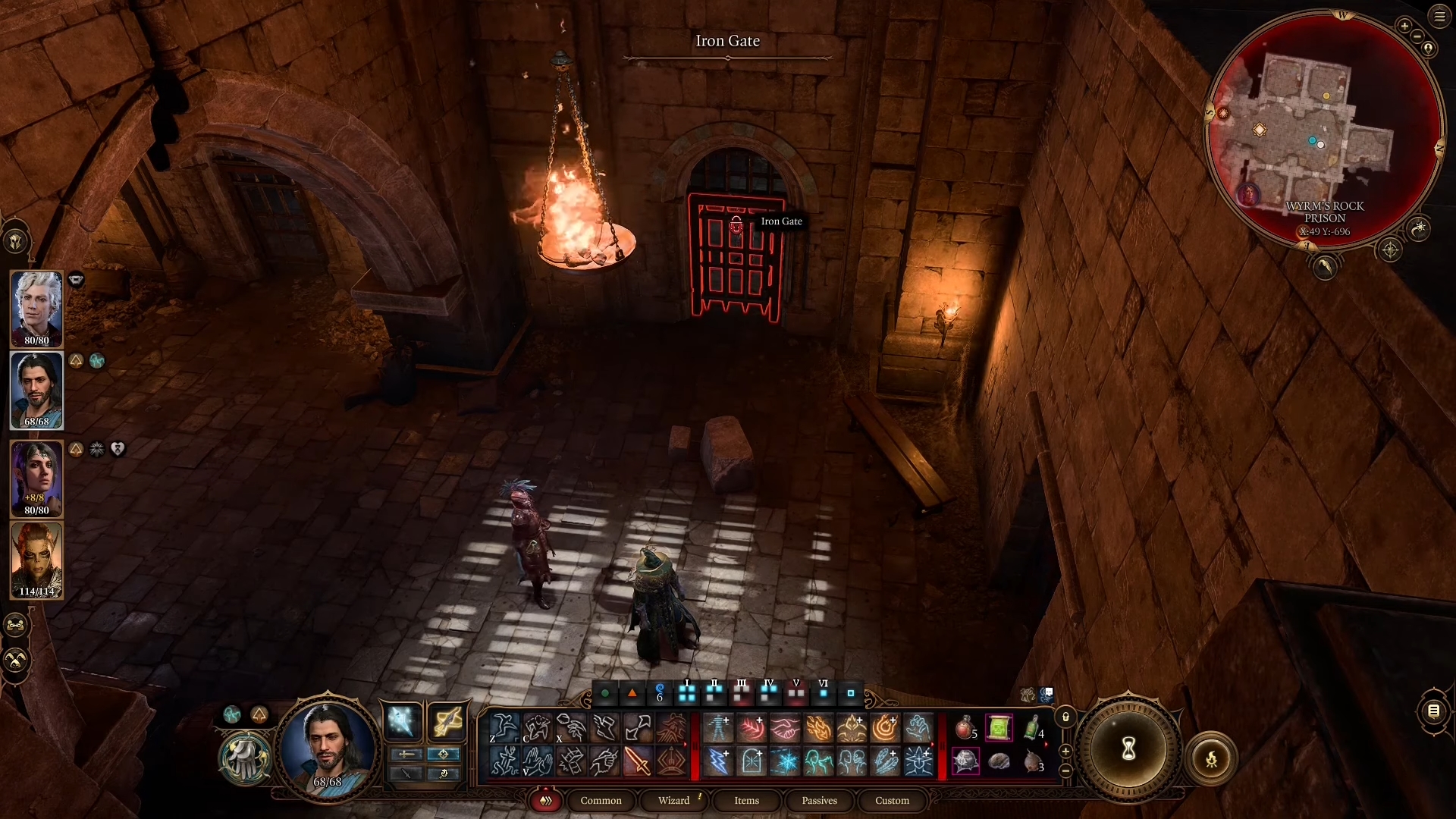This screenshot has width=1456, height=819.
Task: Zoom in the minimap
Action: [1404, 26]
